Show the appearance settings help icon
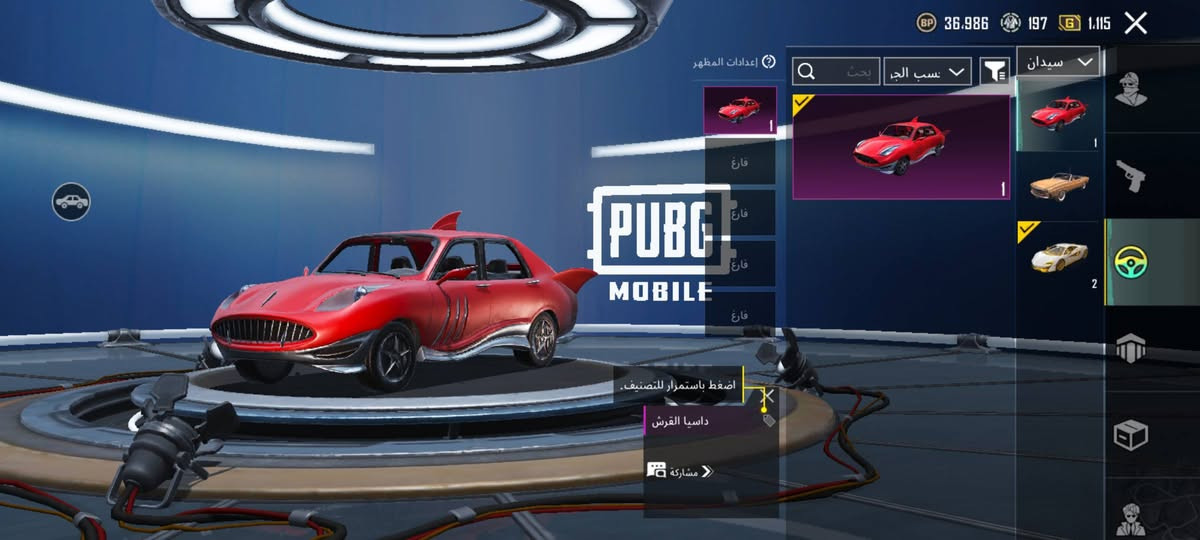This screenshot has width=1200, height=540. [x=769, y=62]
